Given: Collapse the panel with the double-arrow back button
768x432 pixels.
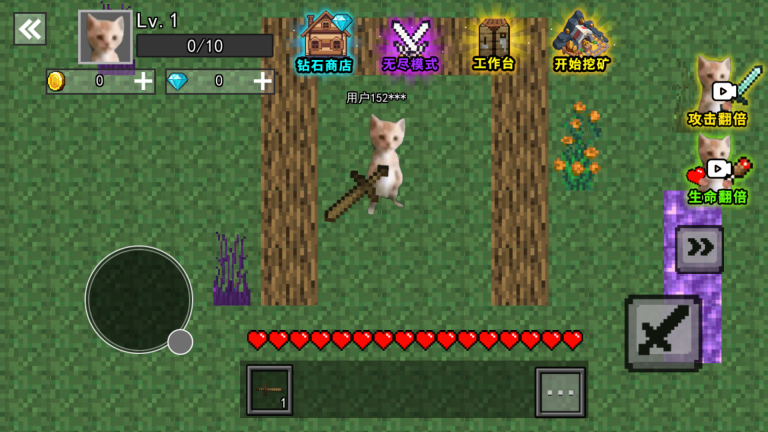Looking at the screenshot, I should (x=30, y=29).
